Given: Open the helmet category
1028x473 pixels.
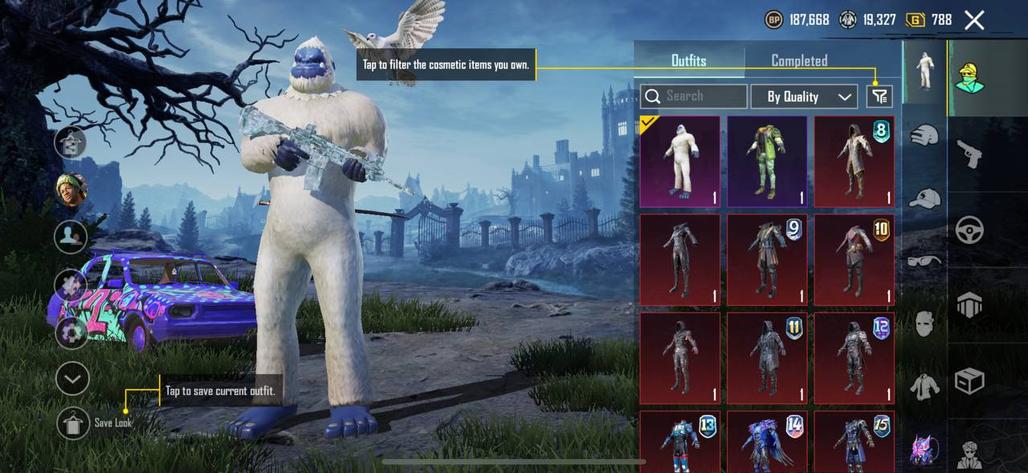Looking at the screenshot, I should tap(924, 135).
